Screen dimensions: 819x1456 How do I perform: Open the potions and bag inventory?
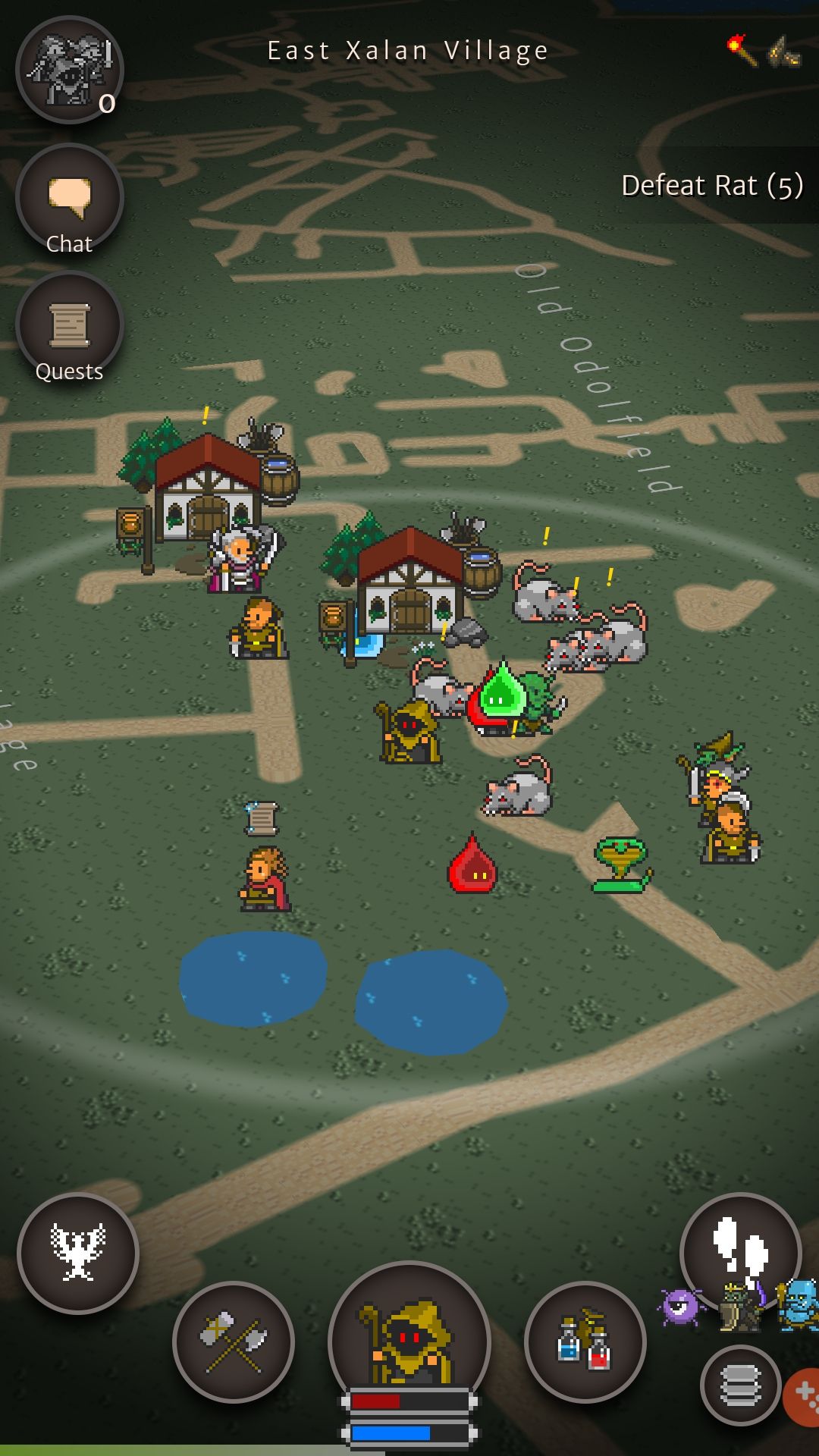585,1341
